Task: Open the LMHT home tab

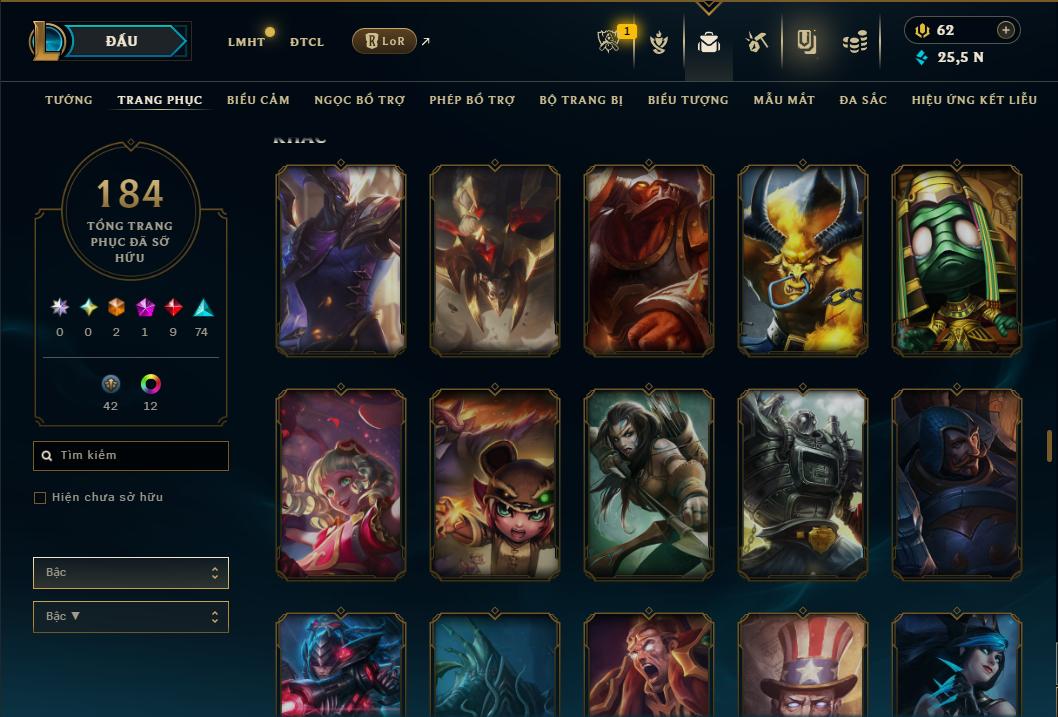Action: [x=246, y=42]
